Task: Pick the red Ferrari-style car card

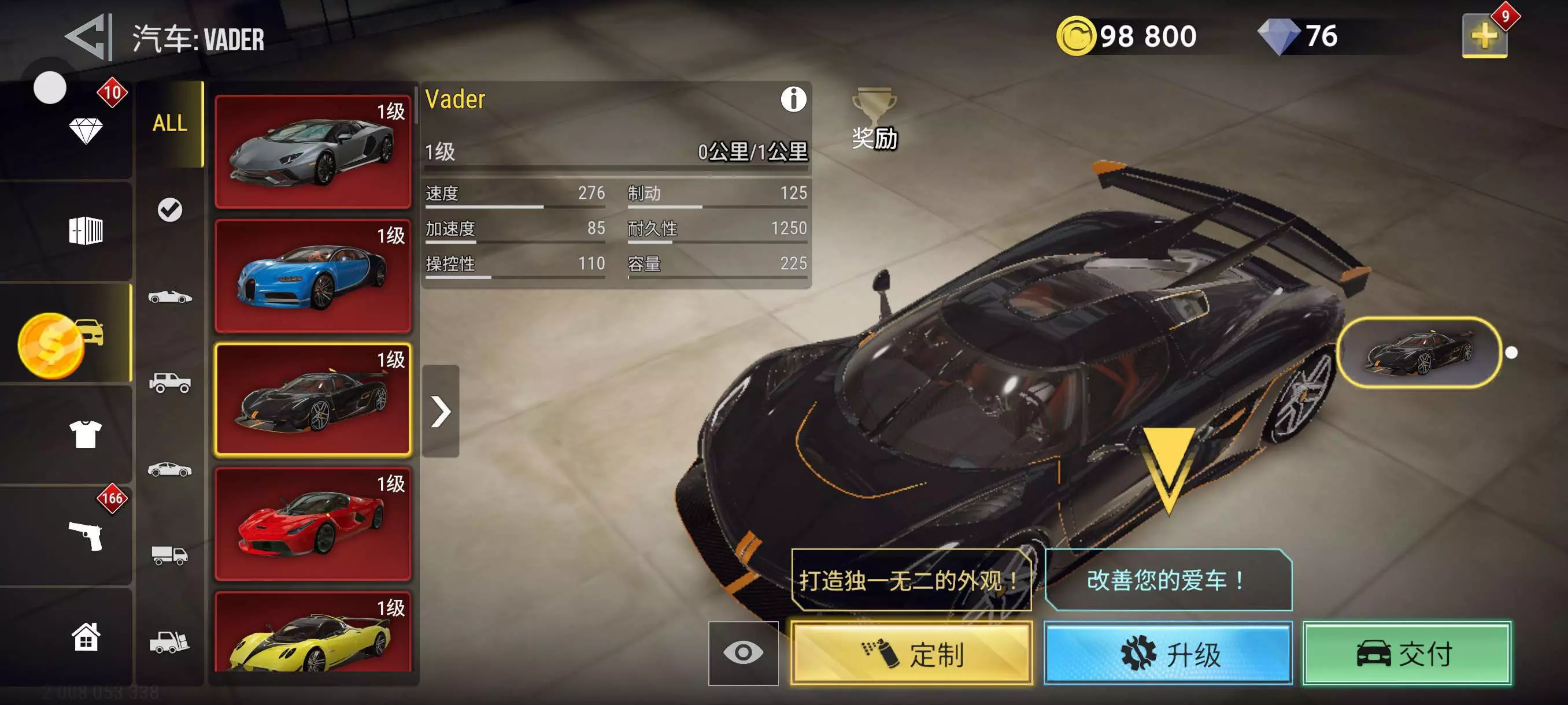Action: (313, 523)
